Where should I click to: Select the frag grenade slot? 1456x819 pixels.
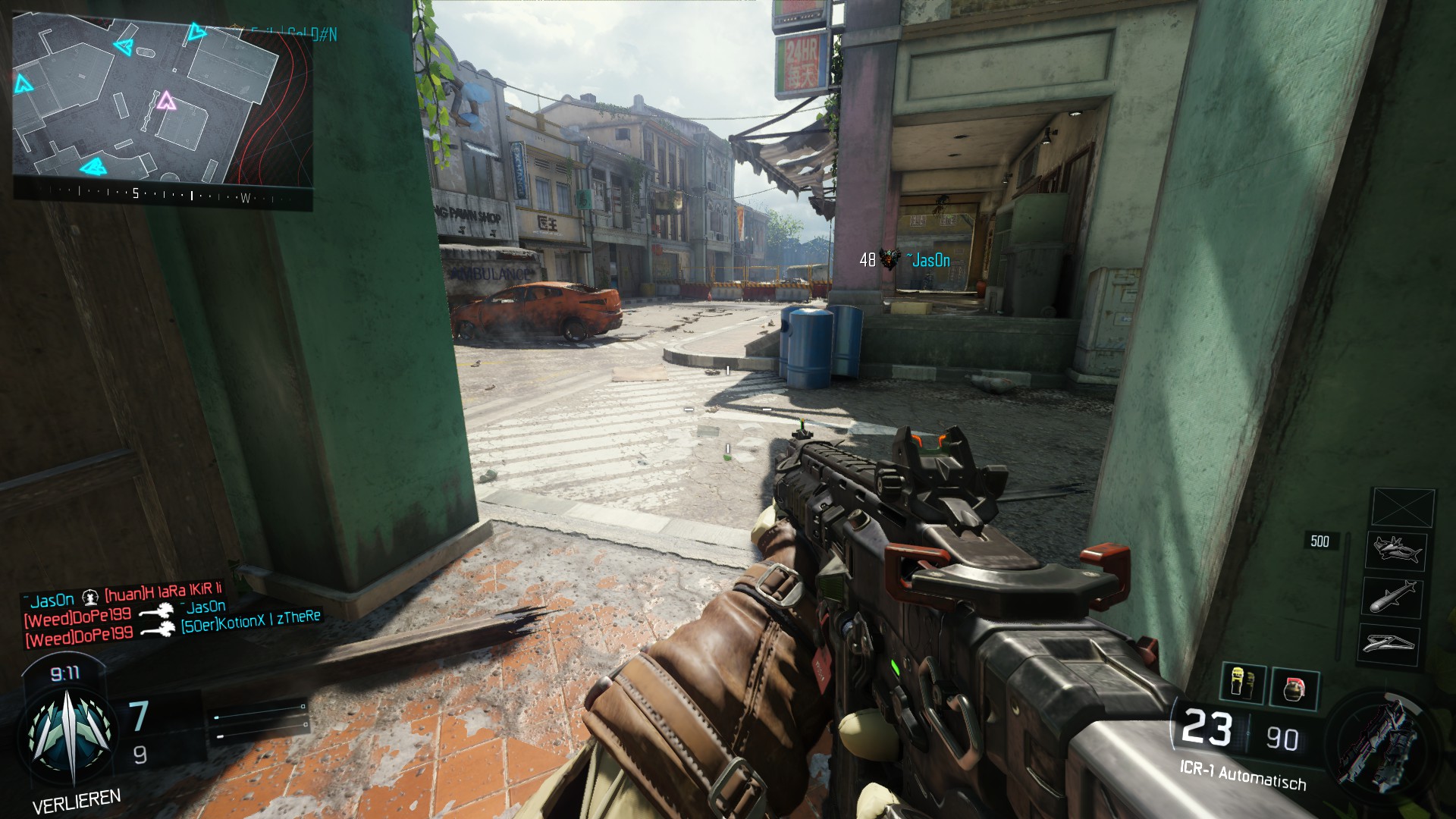(x=1294, y=689)
